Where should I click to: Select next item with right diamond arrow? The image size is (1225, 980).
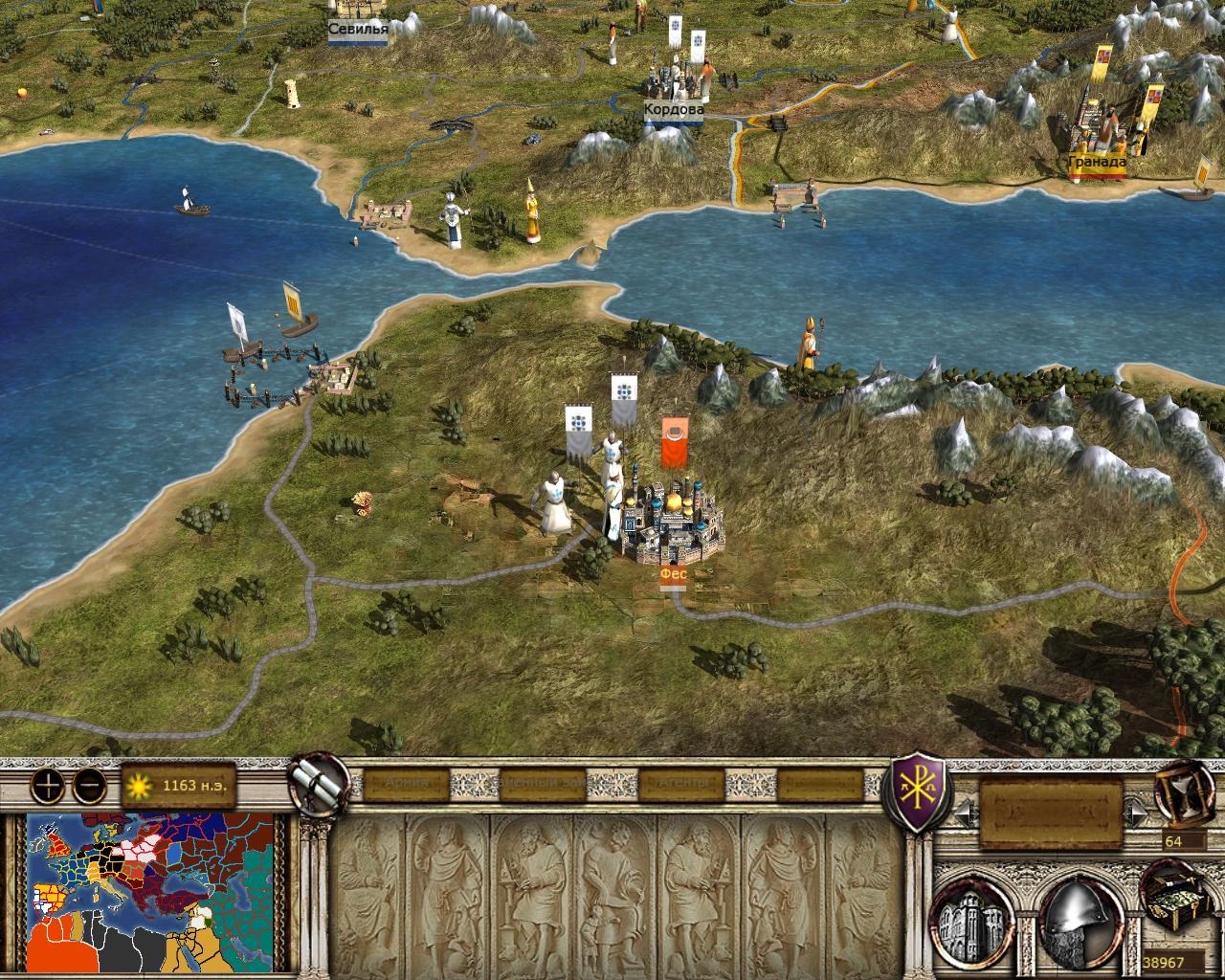pos(1138,814)
